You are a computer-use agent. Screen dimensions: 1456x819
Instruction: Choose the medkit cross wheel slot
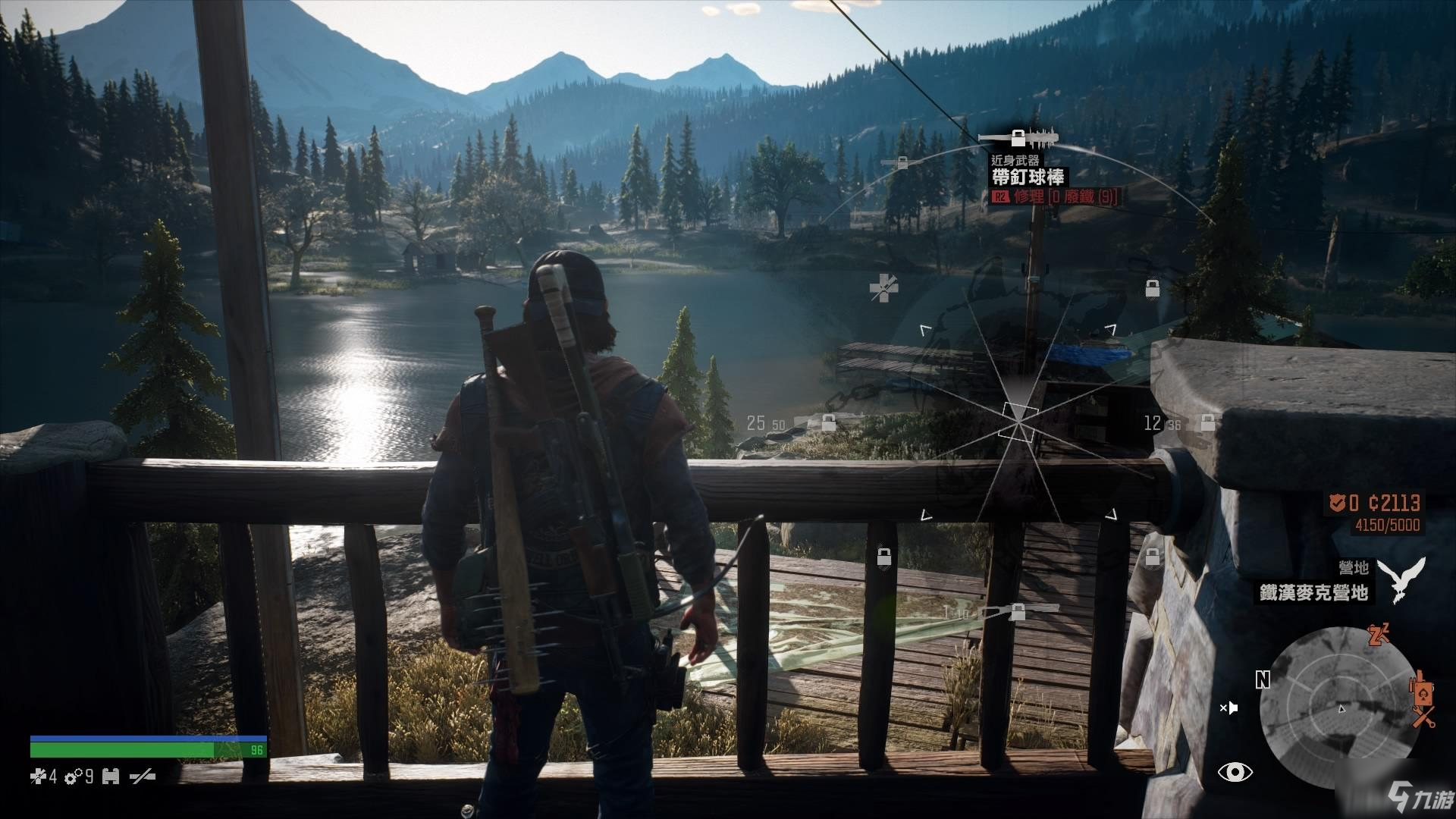(x=883, y=288)
